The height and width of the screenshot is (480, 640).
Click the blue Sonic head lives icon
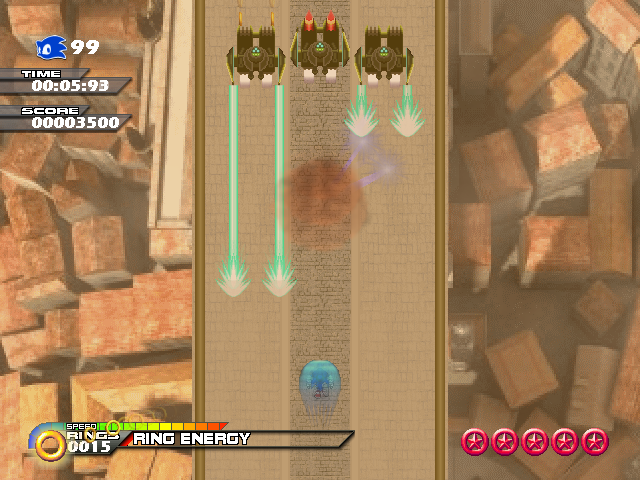pyautogui.click(x=51, y=47)
